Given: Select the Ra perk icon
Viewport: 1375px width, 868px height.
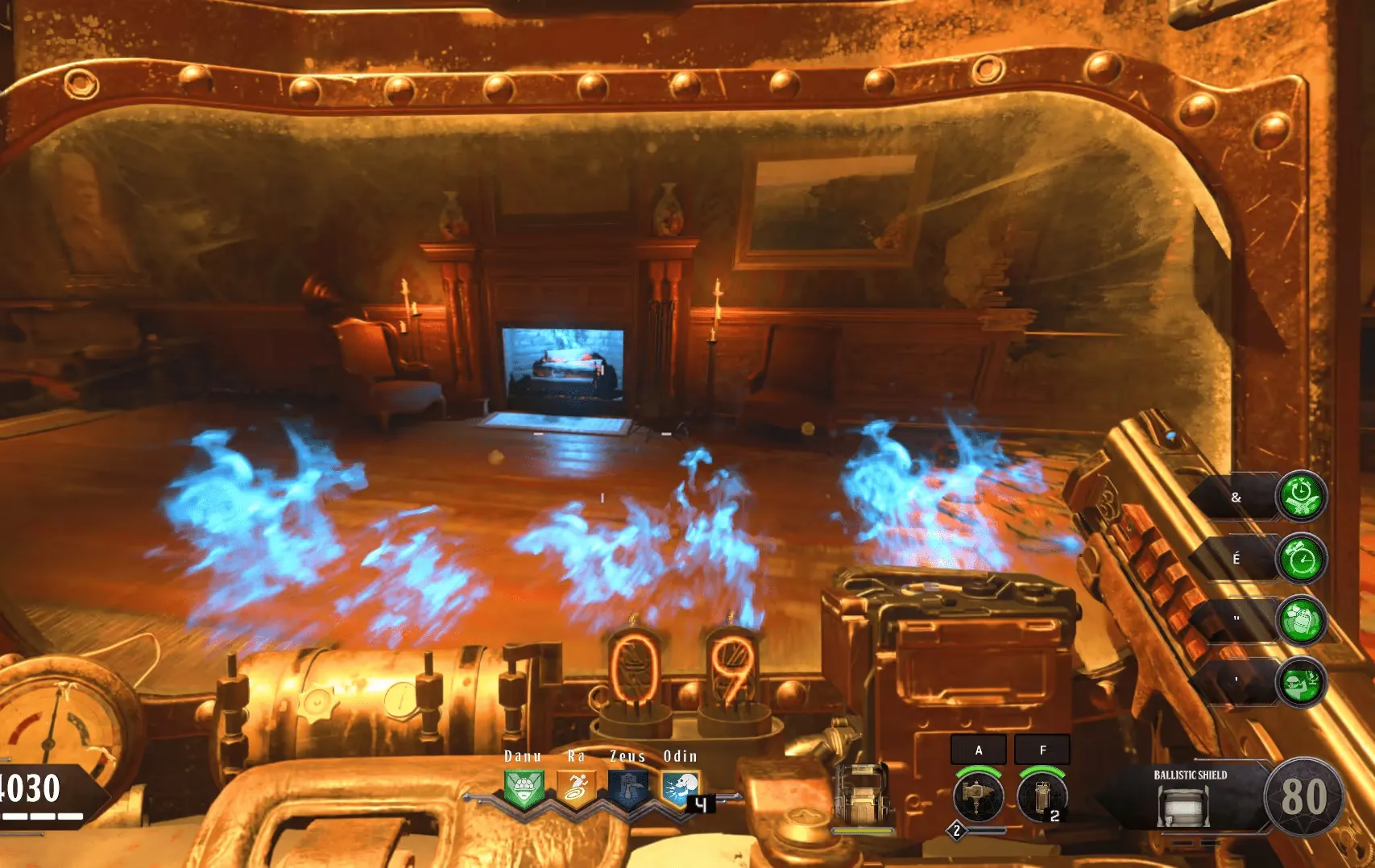Looking at the screenshot, I should tap(576, 788).
